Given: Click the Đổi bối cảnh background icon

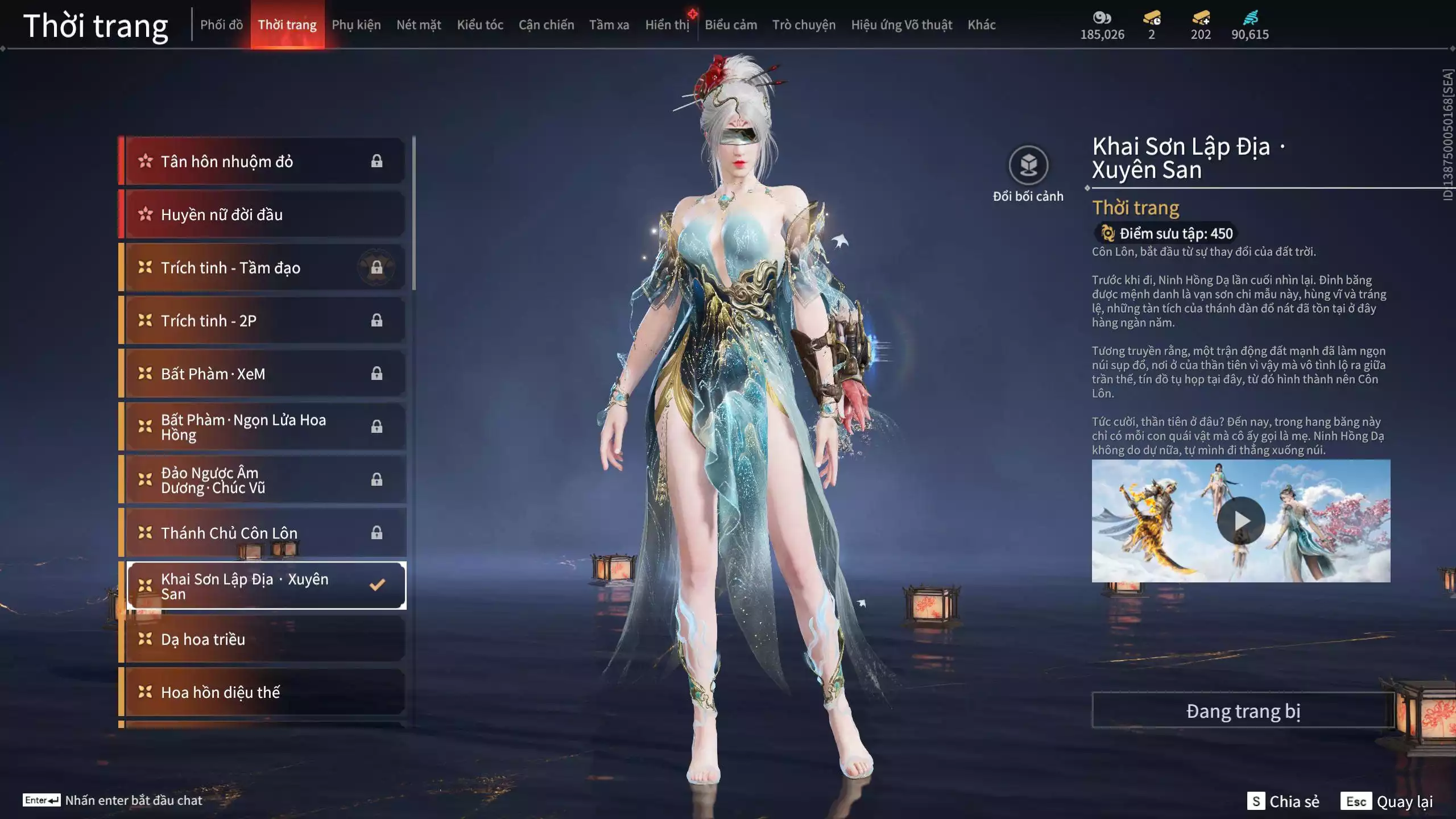Looking at the screenshot, I should [1028, 166].
